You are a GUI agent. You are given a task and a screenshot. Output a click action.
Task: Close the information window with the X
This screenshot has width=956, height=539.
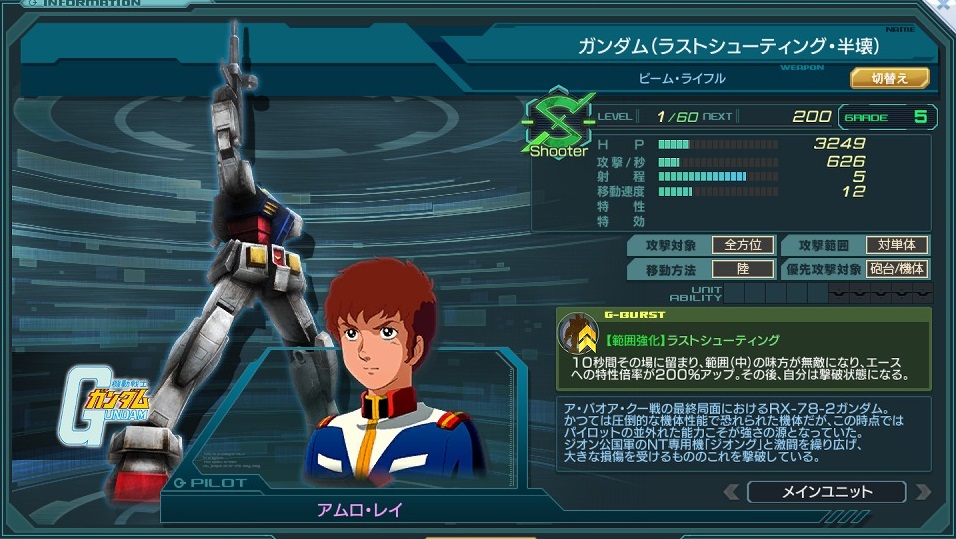click(945, 5)
